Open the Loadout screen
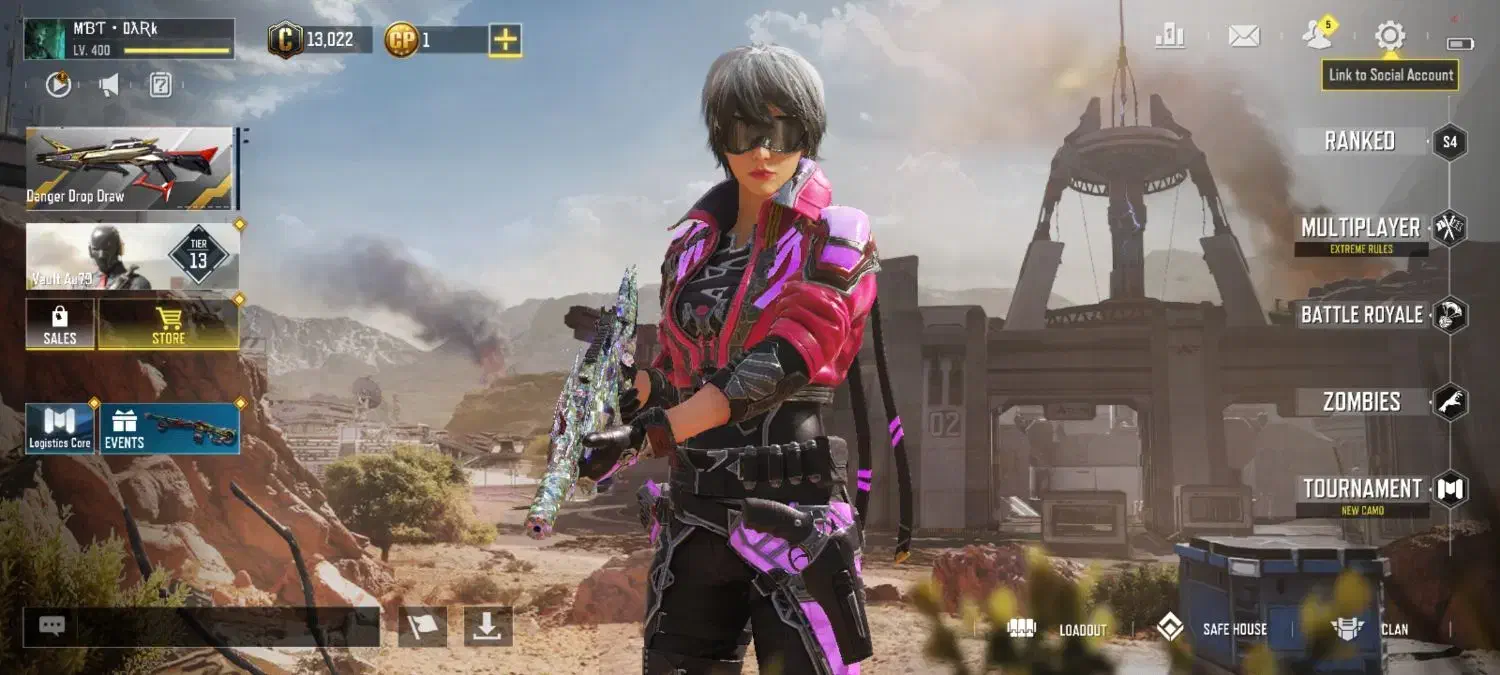1500x675 pixels. click(x=1058, y=629)
